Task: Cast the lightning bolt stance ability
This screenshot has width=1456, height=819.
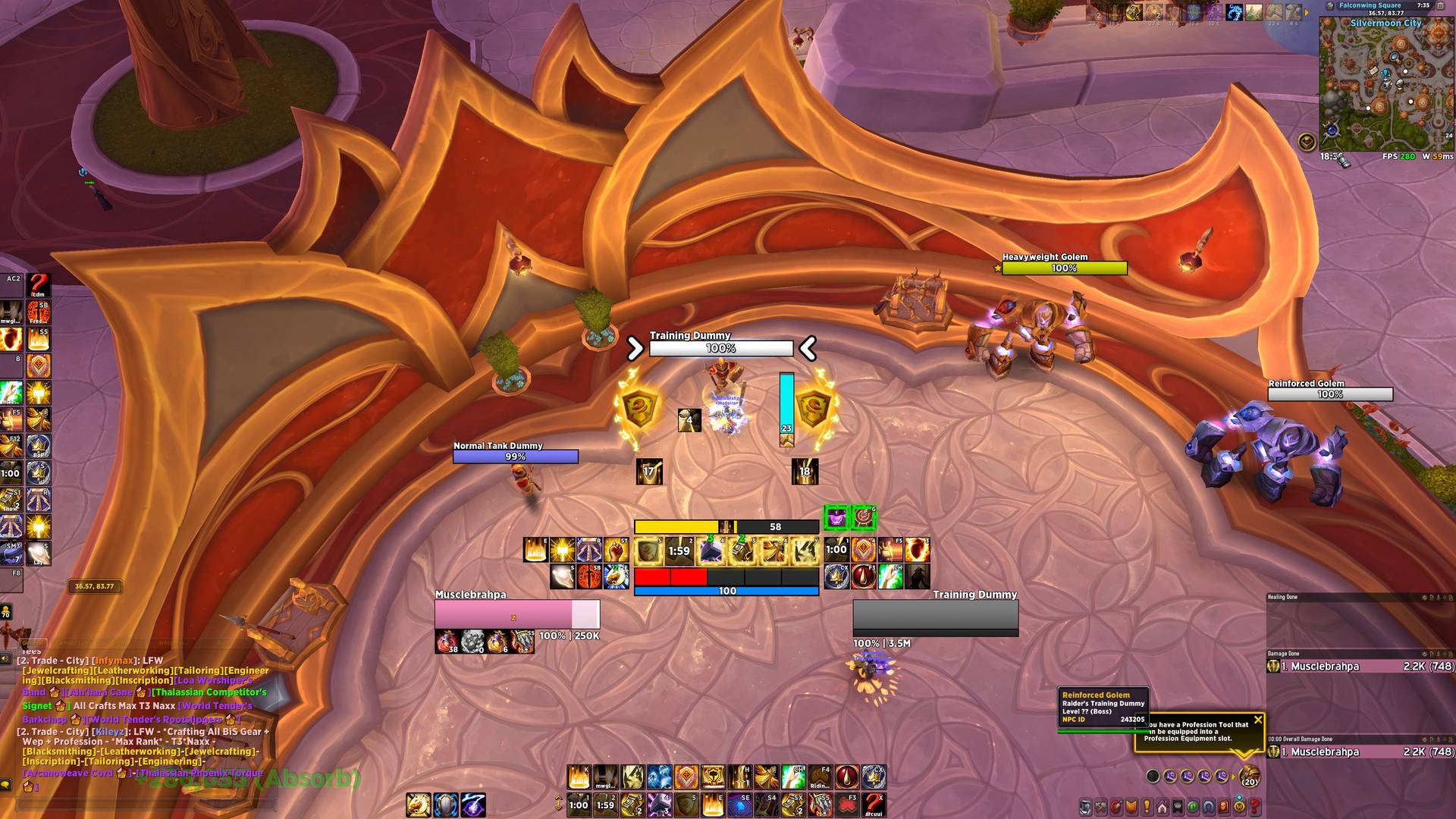Action: [x=472, y=805]
